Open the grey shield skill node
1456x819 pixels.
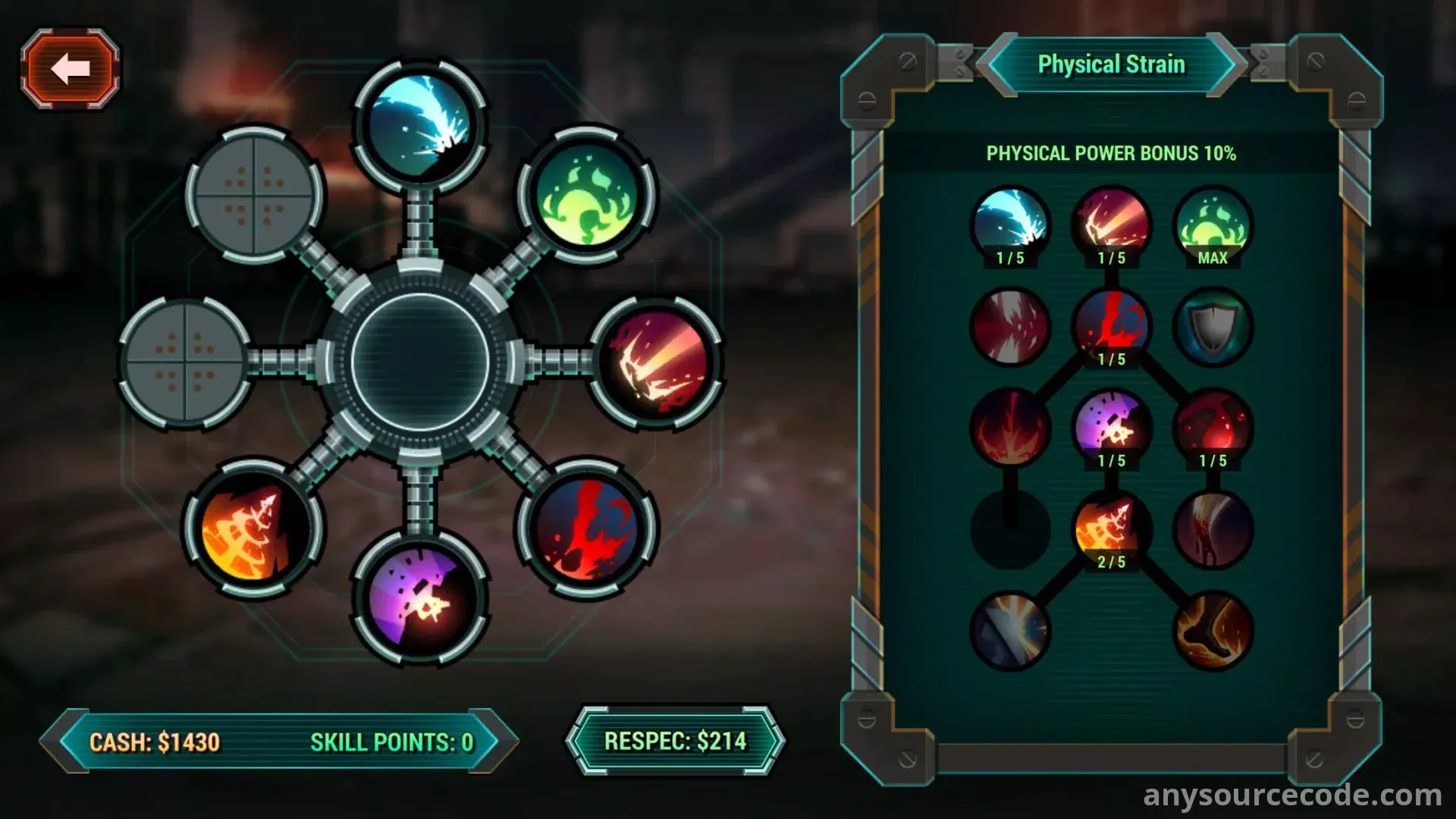(1212, 327)
